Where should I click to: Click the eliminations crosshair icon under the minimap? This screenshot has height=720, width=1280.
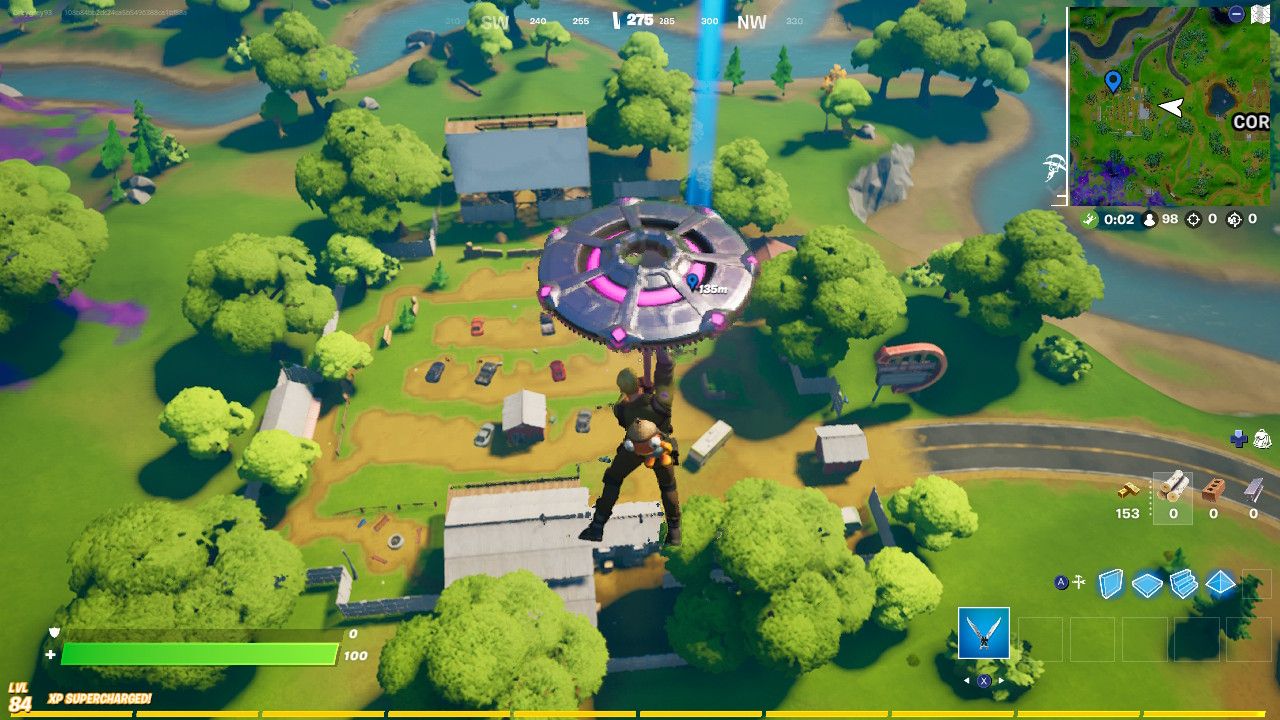[x=1193, y=220]
